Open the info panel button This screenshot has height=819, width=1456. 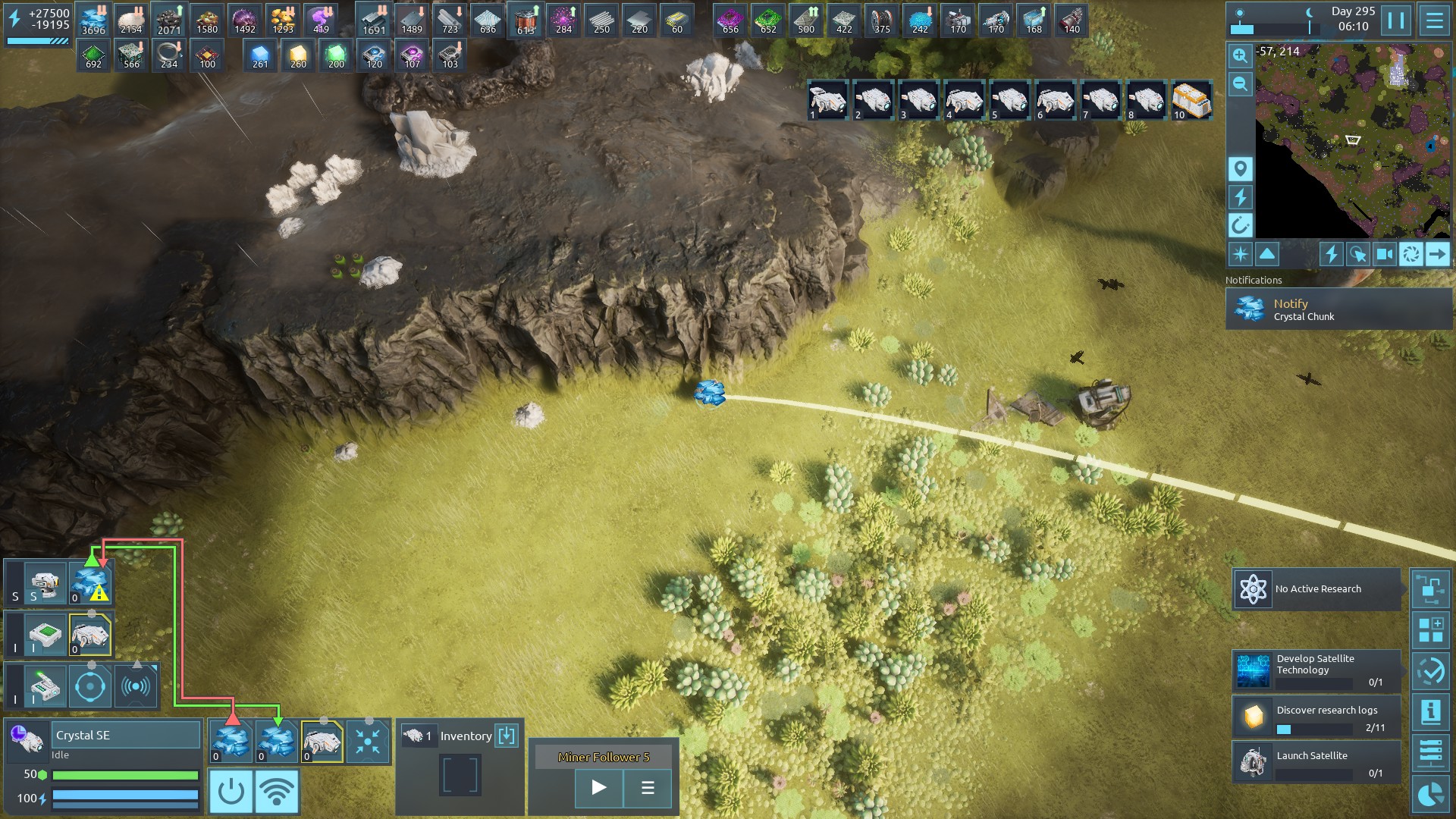pos(1430,712)
